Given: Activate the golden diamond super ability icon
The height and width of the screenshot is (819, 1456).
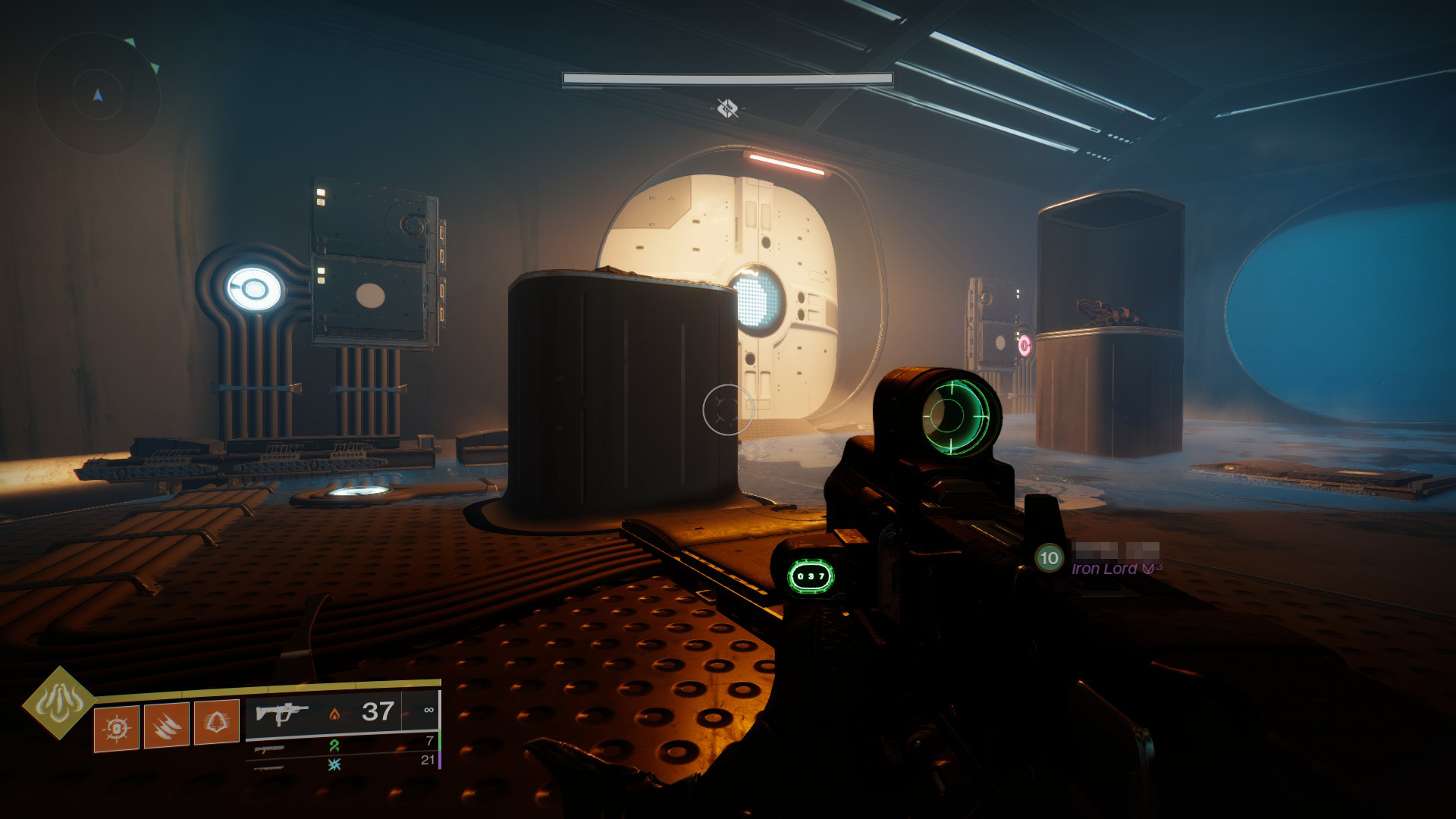Looking at the screenshot, I should click(58, 703).
